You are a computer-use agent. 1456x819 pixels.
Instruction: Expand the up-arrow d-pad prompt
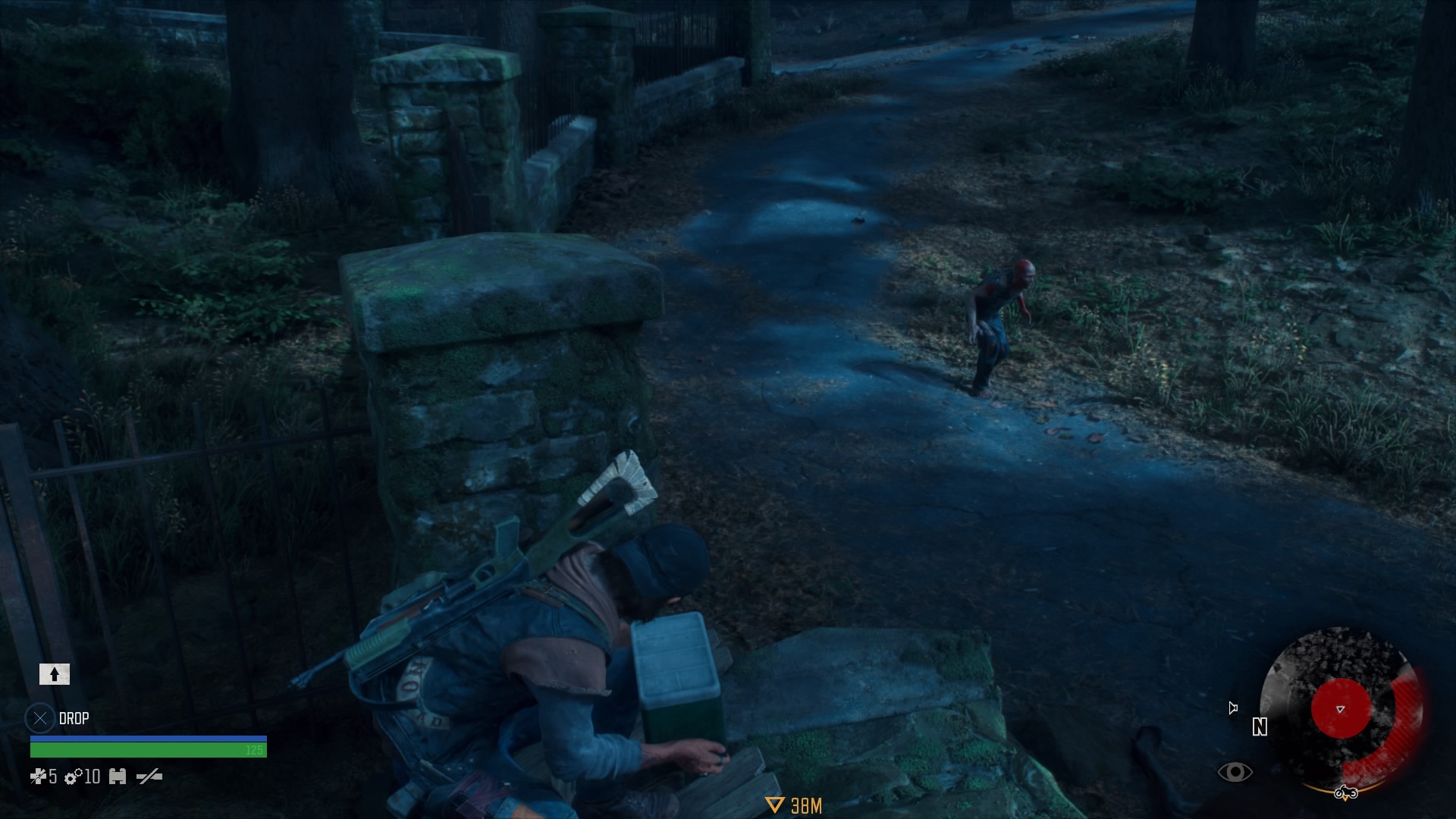tap(55, 673)
